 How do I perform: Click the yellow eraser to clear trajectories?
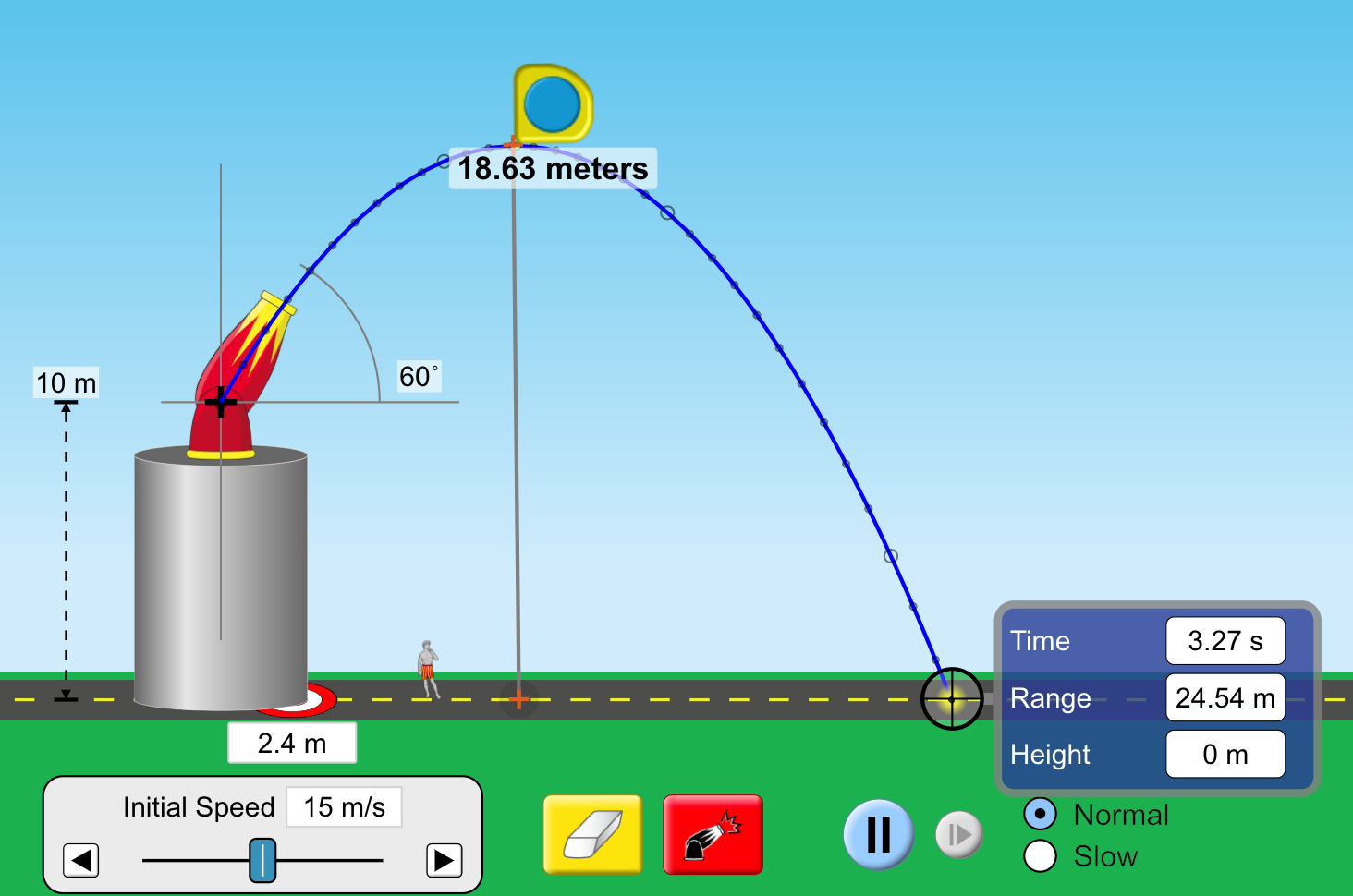[x=591, y=833]
